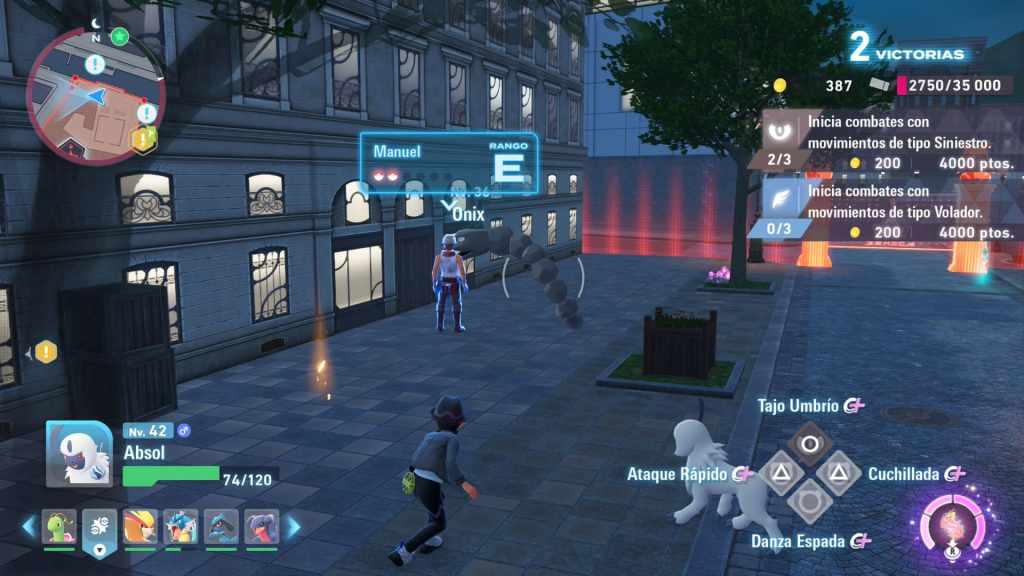Viewport: 1024px width, 576px height.
Task: Switch to Gyarados in the party bar
Action: tap(181, 526)
